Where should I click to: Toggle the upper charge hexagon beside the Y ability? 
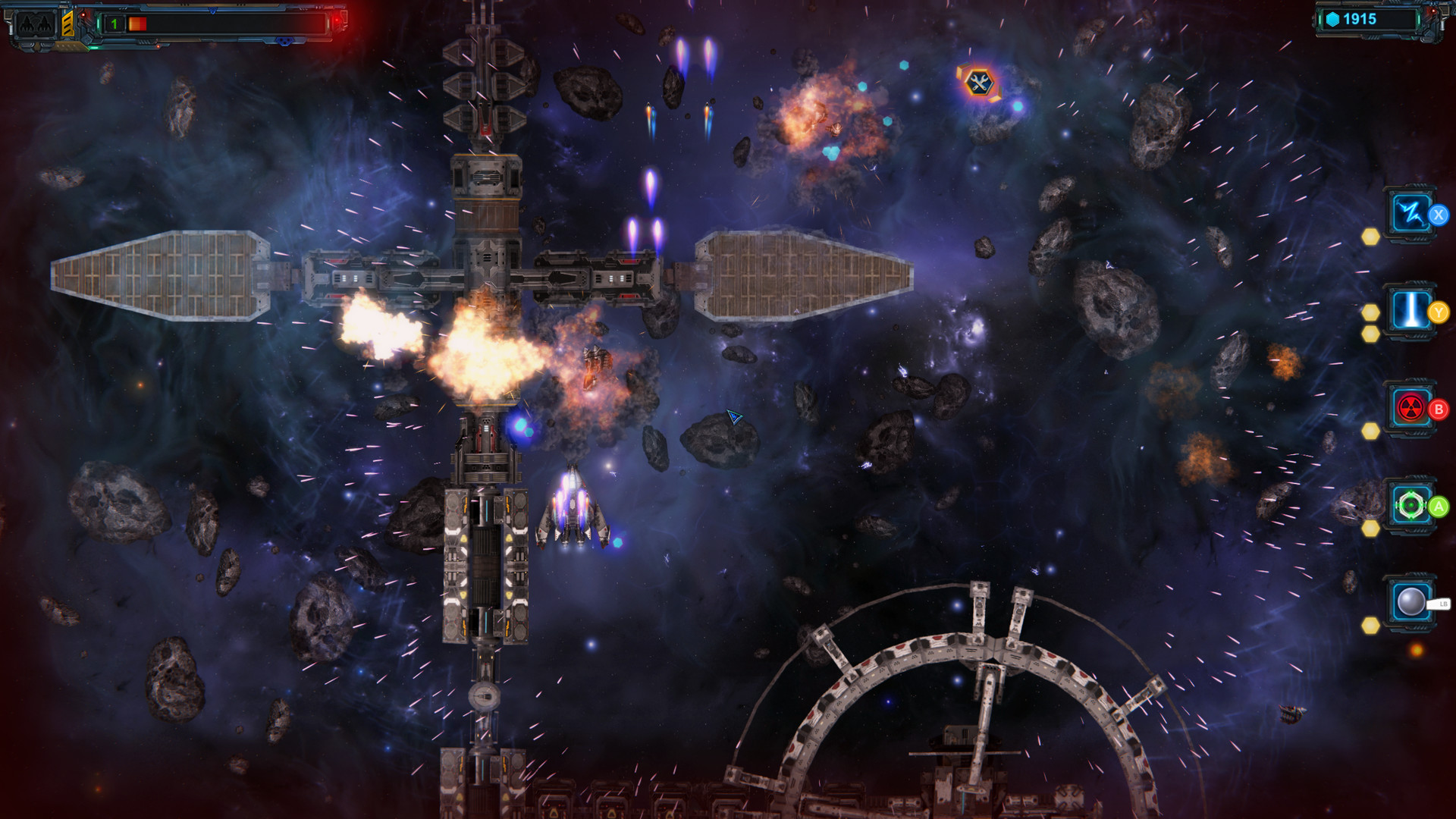tap(1370, 312)
